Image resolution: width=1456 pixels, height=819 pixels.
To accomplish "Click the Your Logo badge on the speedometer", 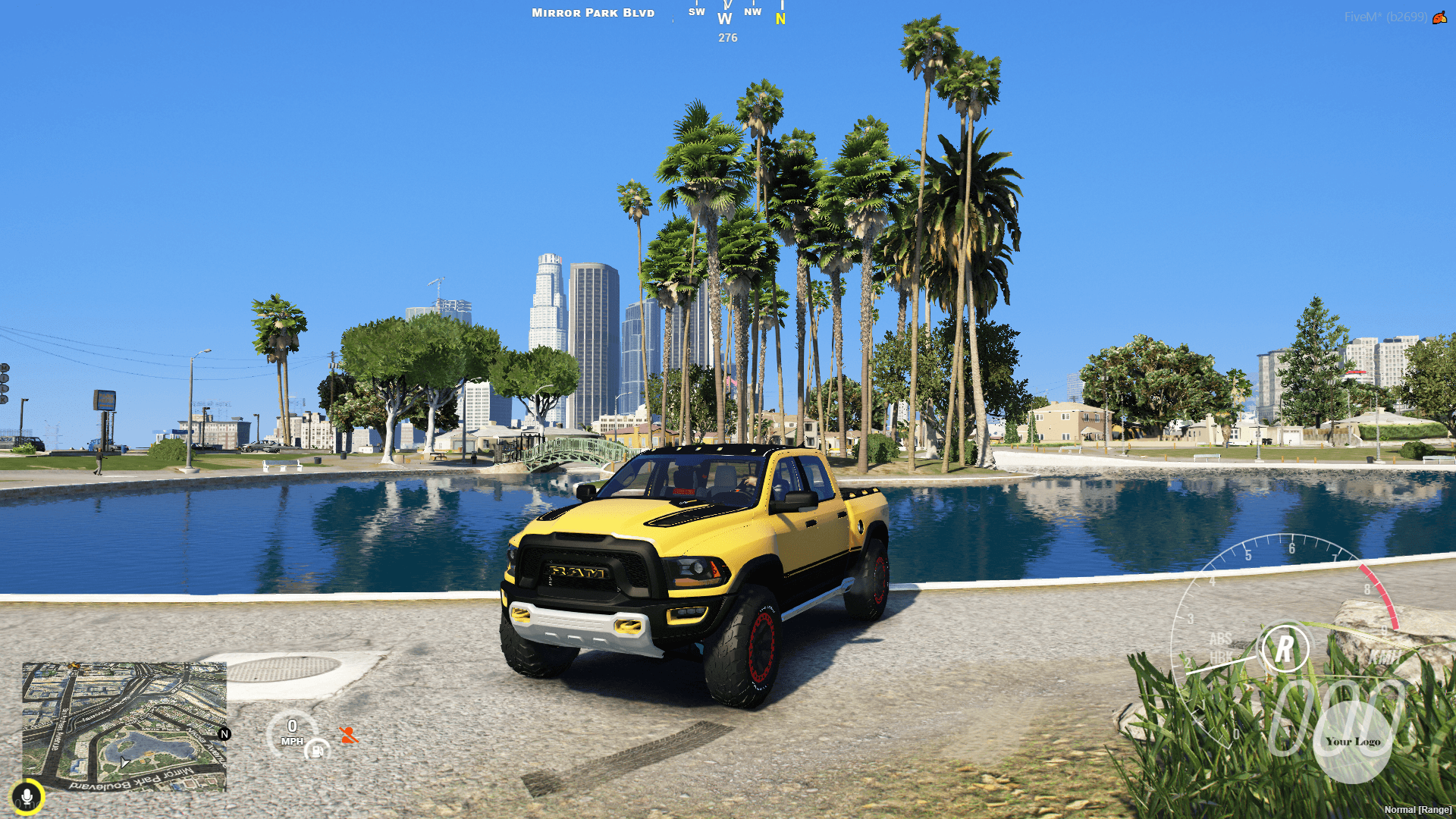I will pyautogui.click(x=1353, y=742).
